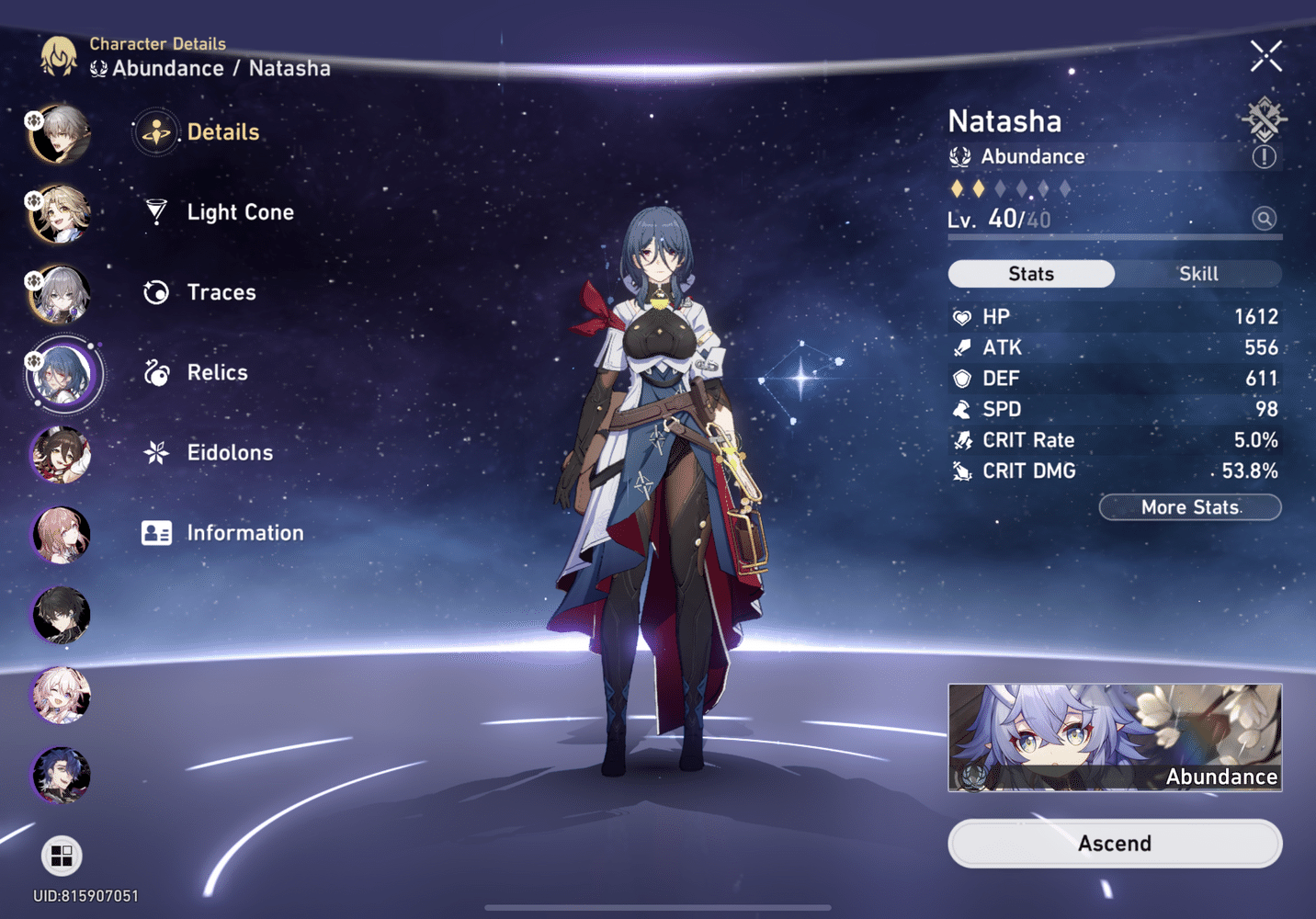Click the magnifier icon beside the level
This screenshot has width=1316, height=919.
point(1265,219)
